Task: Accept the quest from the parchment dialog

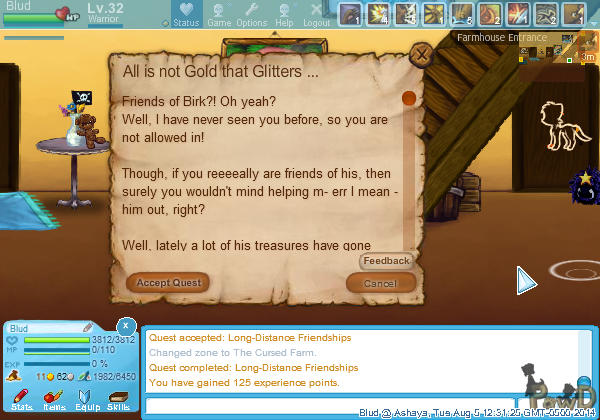Action: click(x=168, y=283)
